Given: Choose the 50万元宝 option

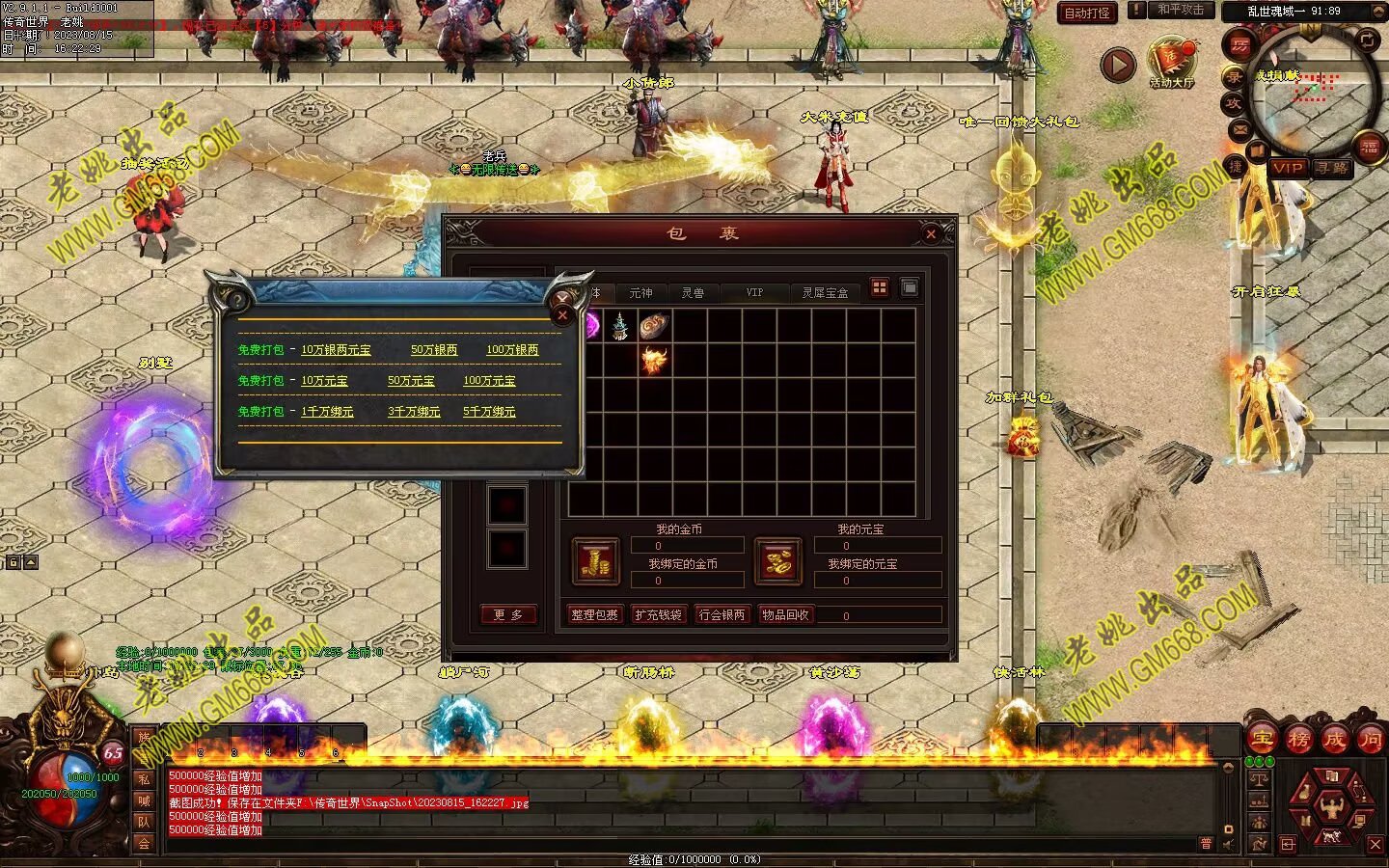Looking at the screenshot, I should [411, 381].
